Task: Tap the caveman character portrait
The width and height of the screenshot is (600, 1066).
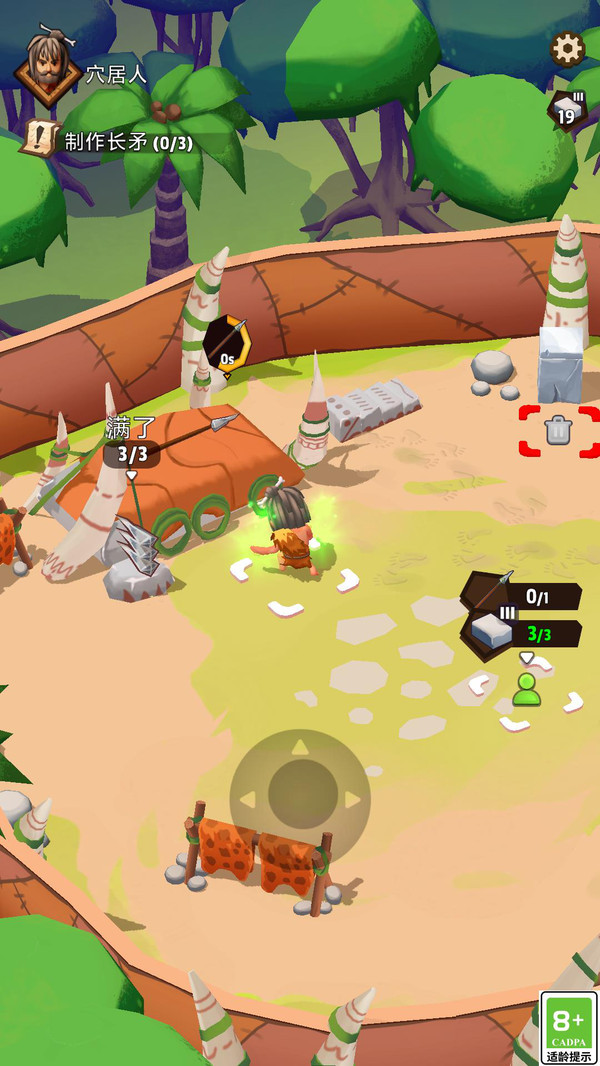Action: coord(47,66)
